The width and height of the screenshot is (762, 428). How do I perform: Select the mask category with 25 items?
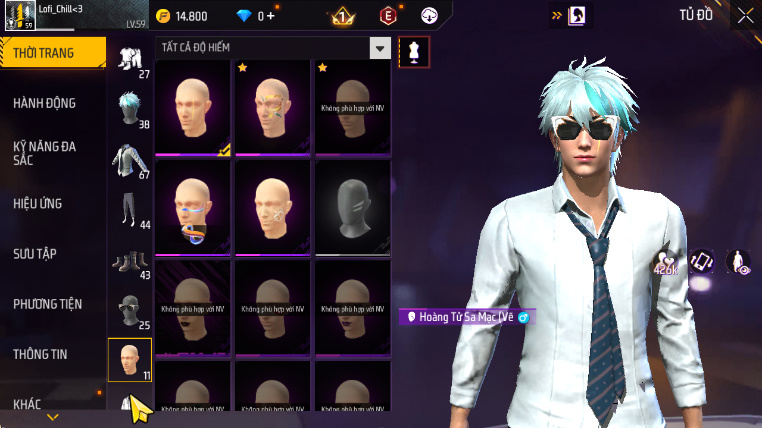[x=130, y=311]
